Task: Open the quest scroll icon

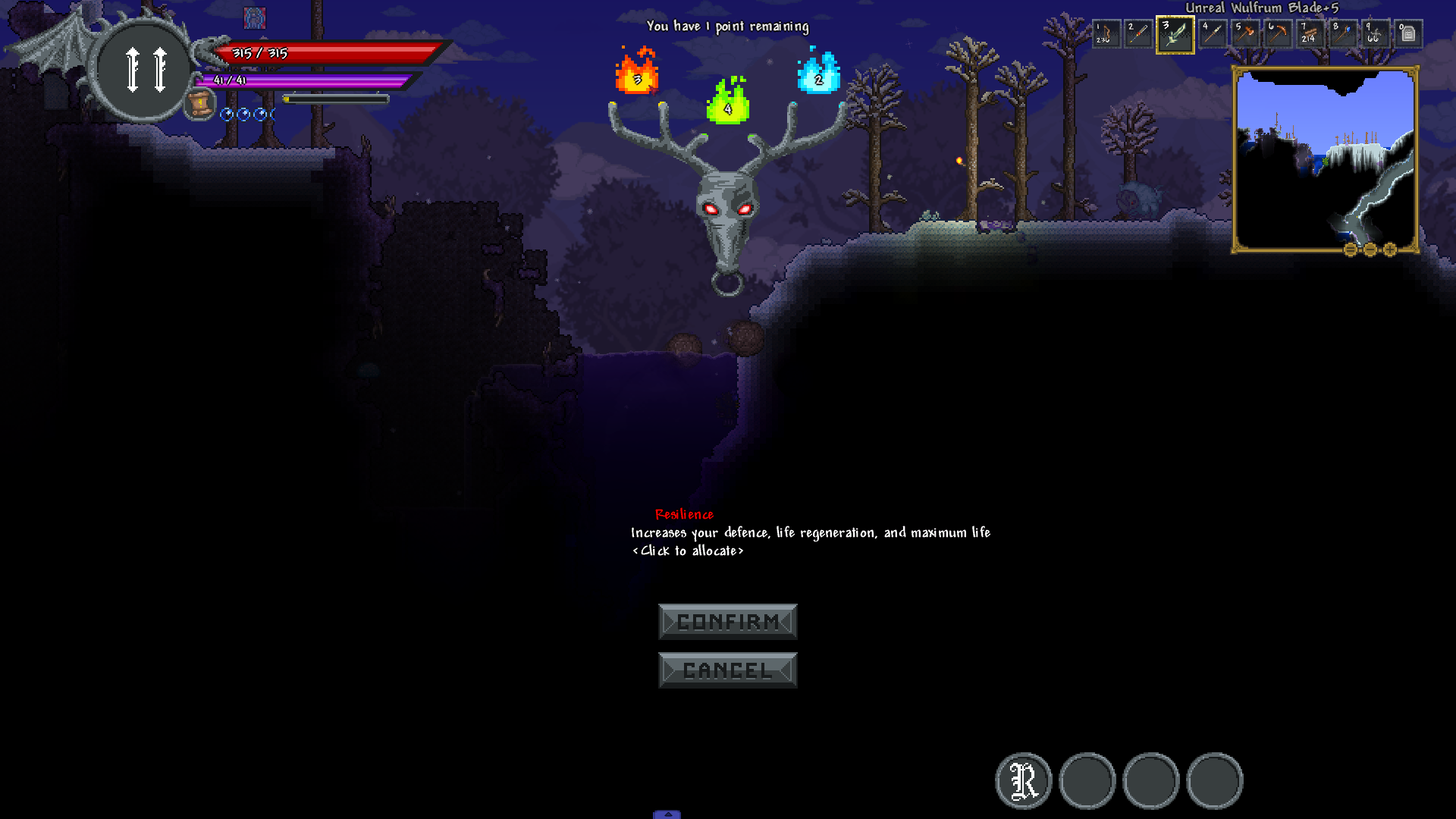Action: (x=200, y=104)
